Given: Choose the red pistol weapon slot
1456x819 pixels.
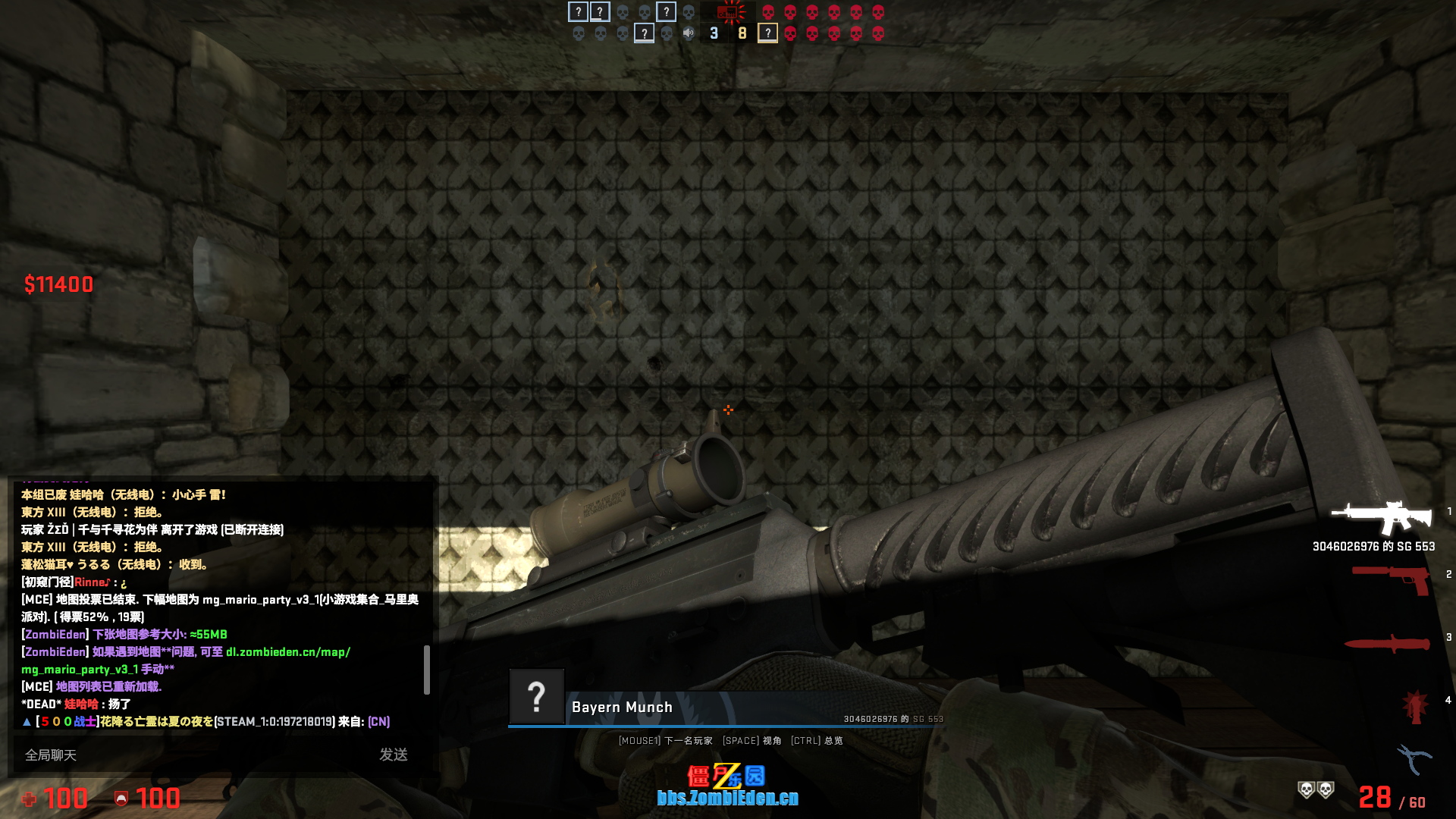Looking at the screenshot, I should click(x=1391, y=579).
